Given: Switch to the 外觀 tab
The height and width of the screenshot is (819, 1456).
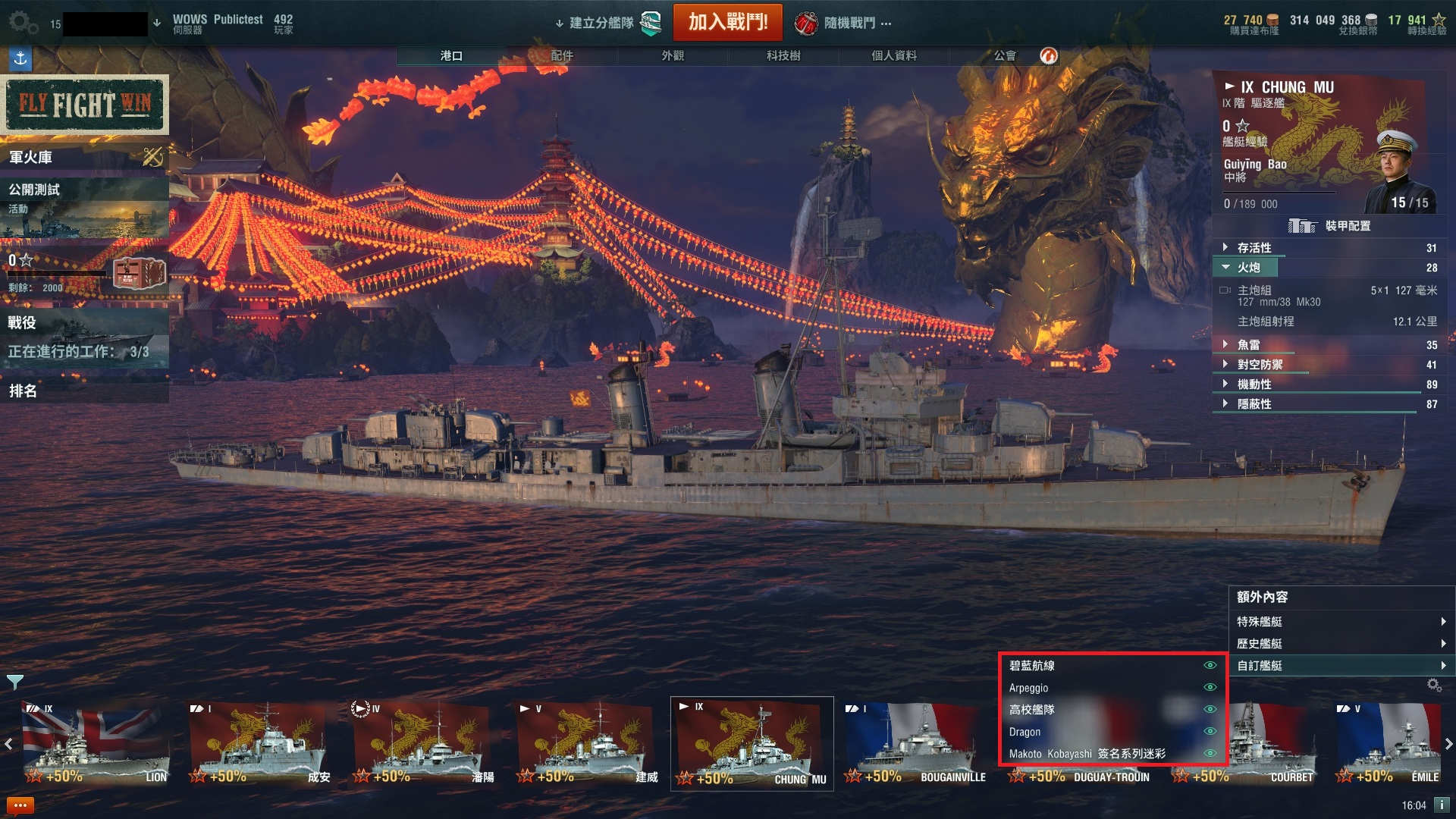Looking at the screenshot, I should pyautogui.click(x=673, y=55).
